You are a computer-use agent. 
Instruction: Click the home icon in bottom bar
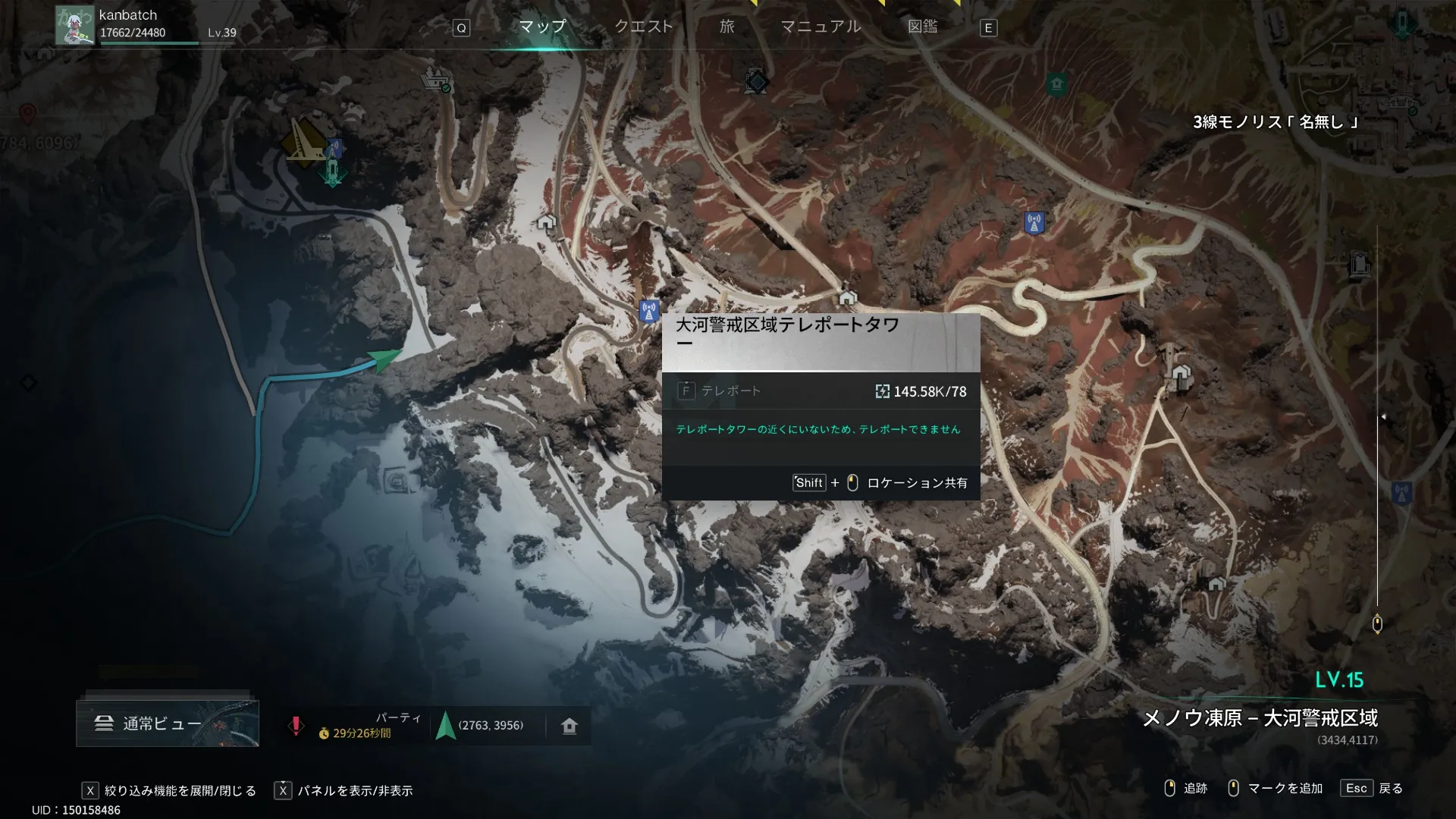(x=570, y=726)
